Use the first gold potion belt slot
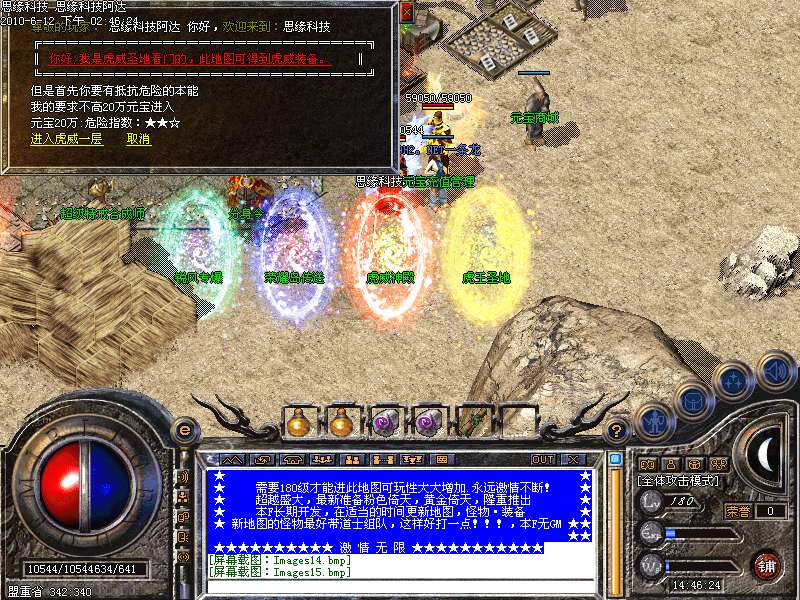 tap(297, 423)
